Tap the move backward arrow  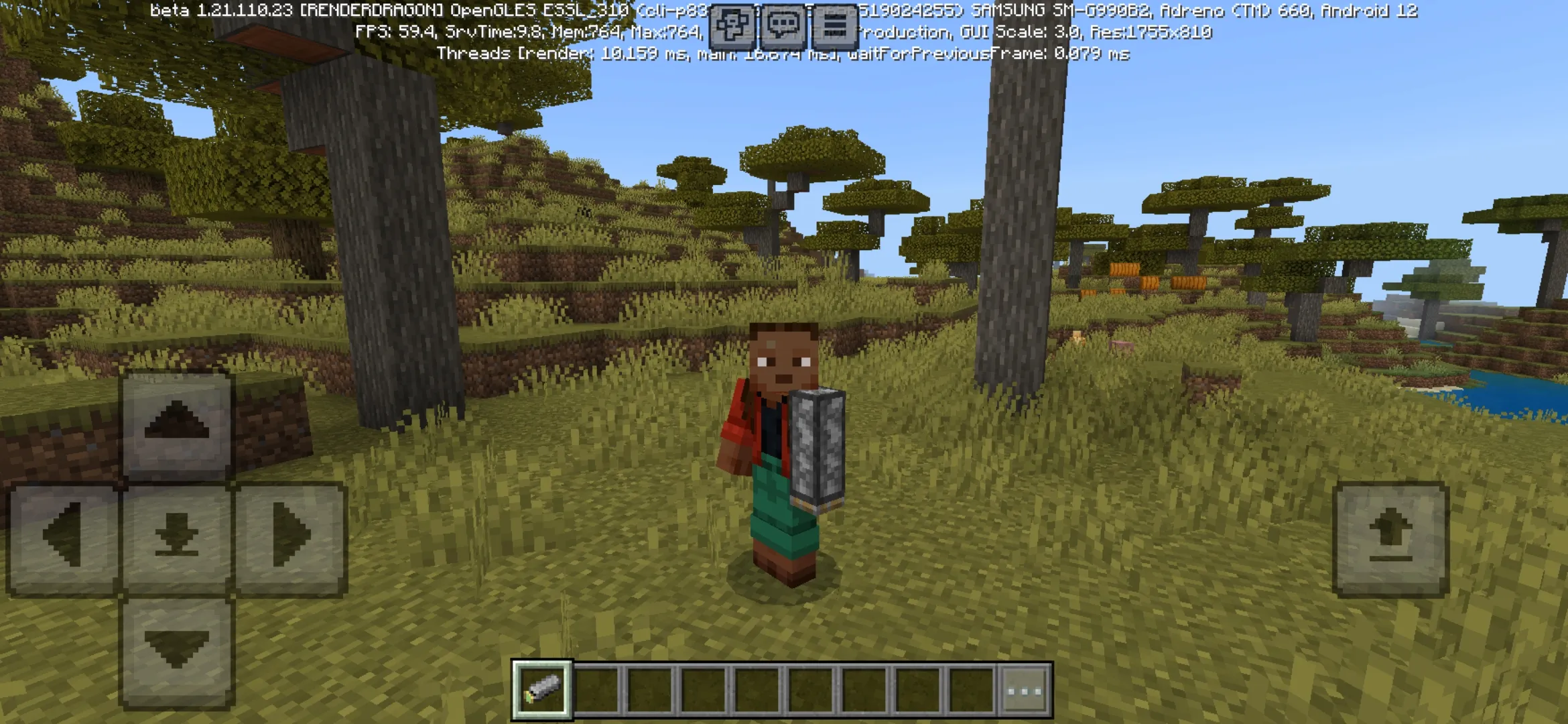(177, 652)
